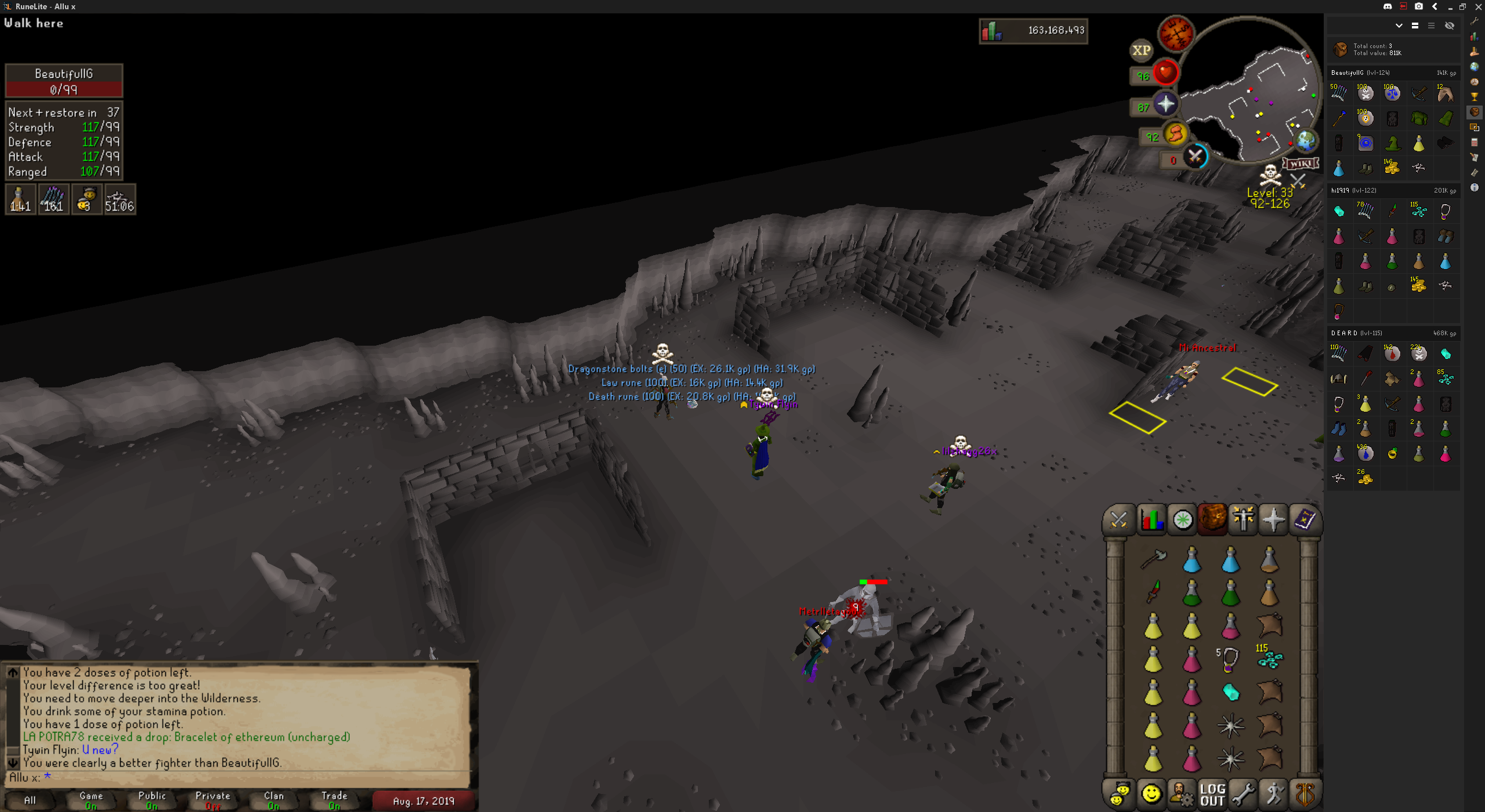
Task: Click the LOG OUT tab button
Action: coord(1212,794)
